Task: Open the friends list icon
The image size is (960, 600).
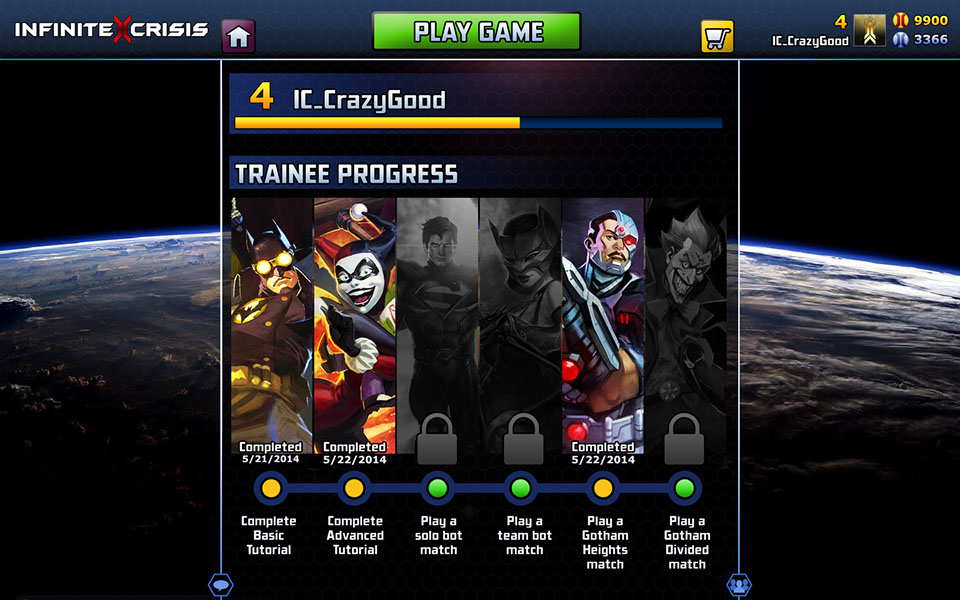Action: click(x=739, y=584)
